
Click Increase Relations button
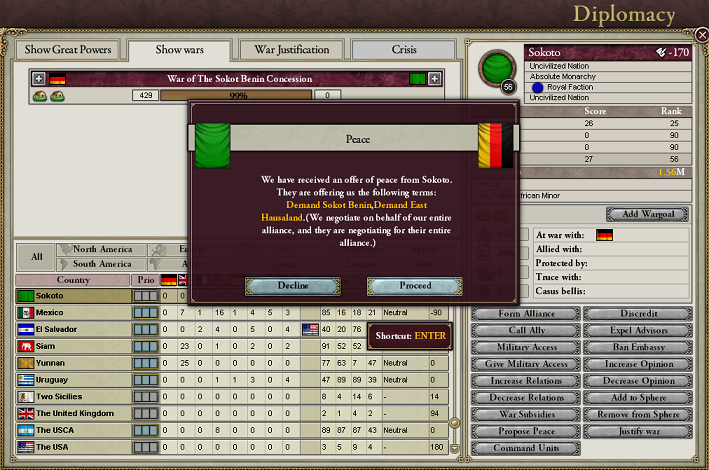click(x=525, y=380)
